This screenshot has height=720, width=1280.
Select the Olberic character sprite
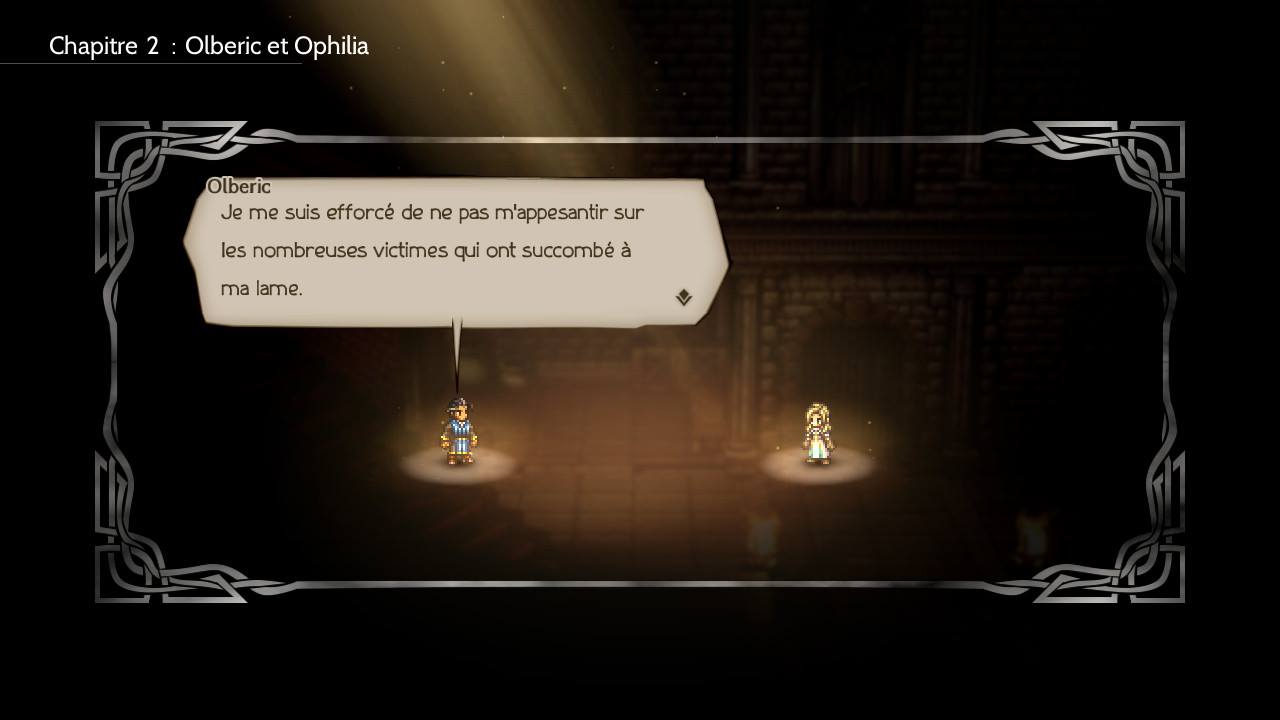[458, 430]
